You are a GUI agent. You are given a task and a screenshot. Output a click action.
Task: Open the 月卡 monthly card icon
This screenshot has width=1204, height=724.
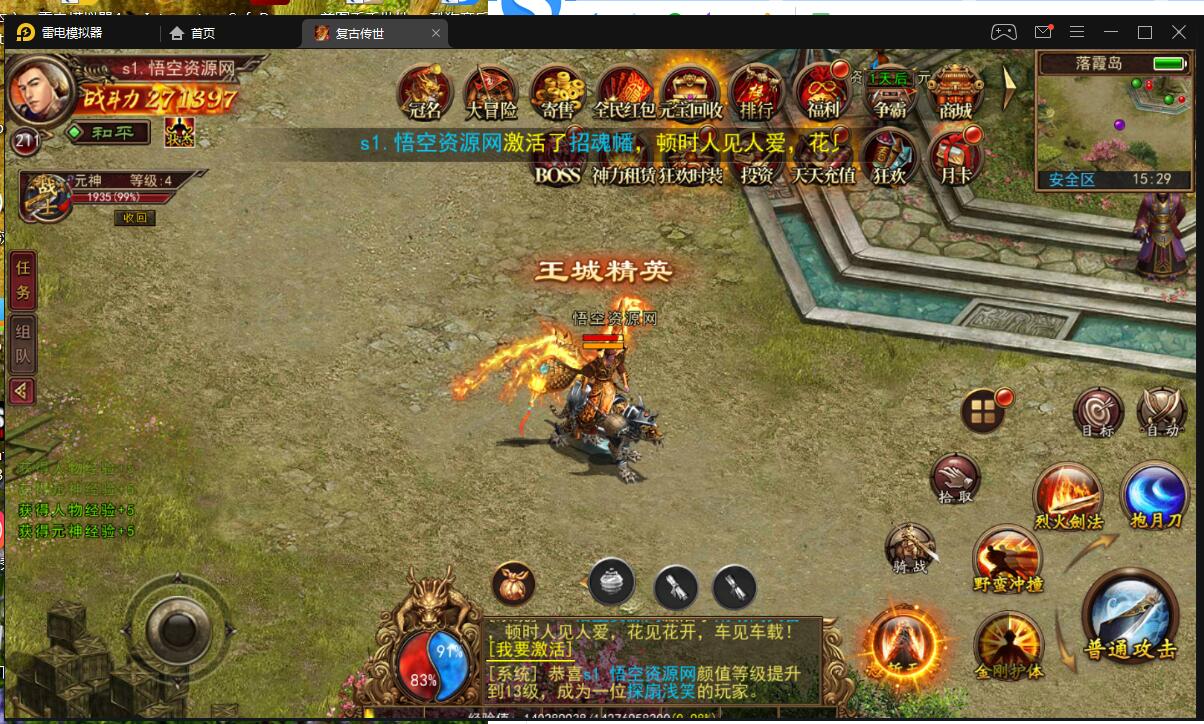(955, 158)
